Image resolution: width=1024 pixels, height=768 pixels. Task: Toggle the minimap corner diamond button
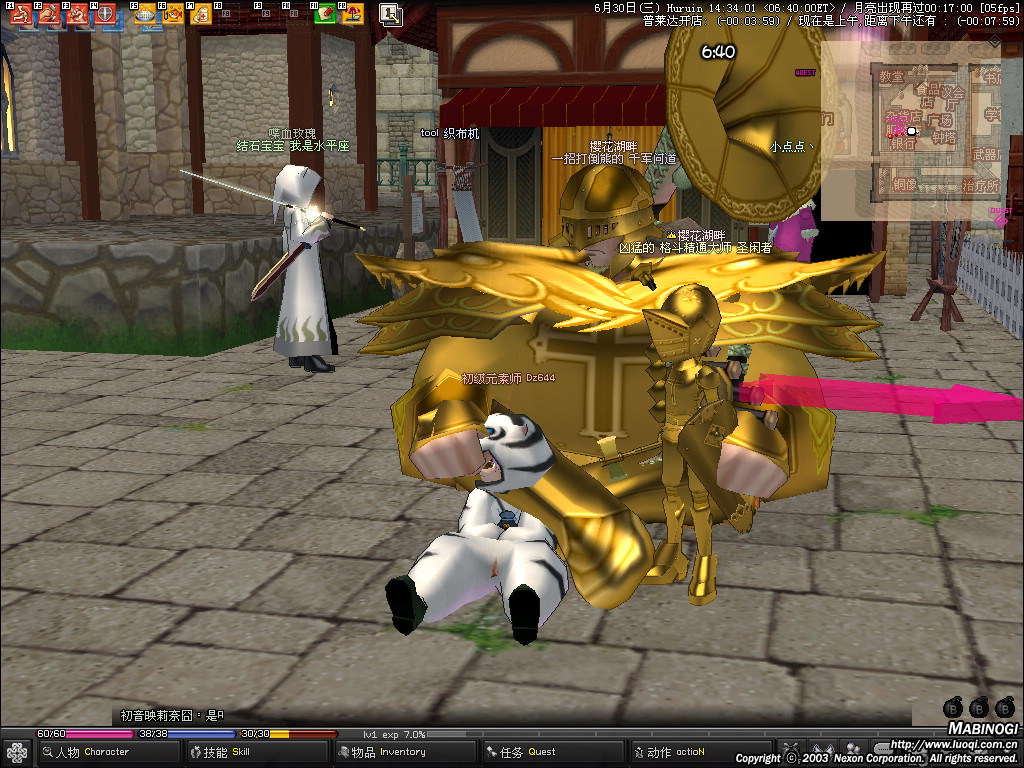pyautogui.click(x=994, y=43)
